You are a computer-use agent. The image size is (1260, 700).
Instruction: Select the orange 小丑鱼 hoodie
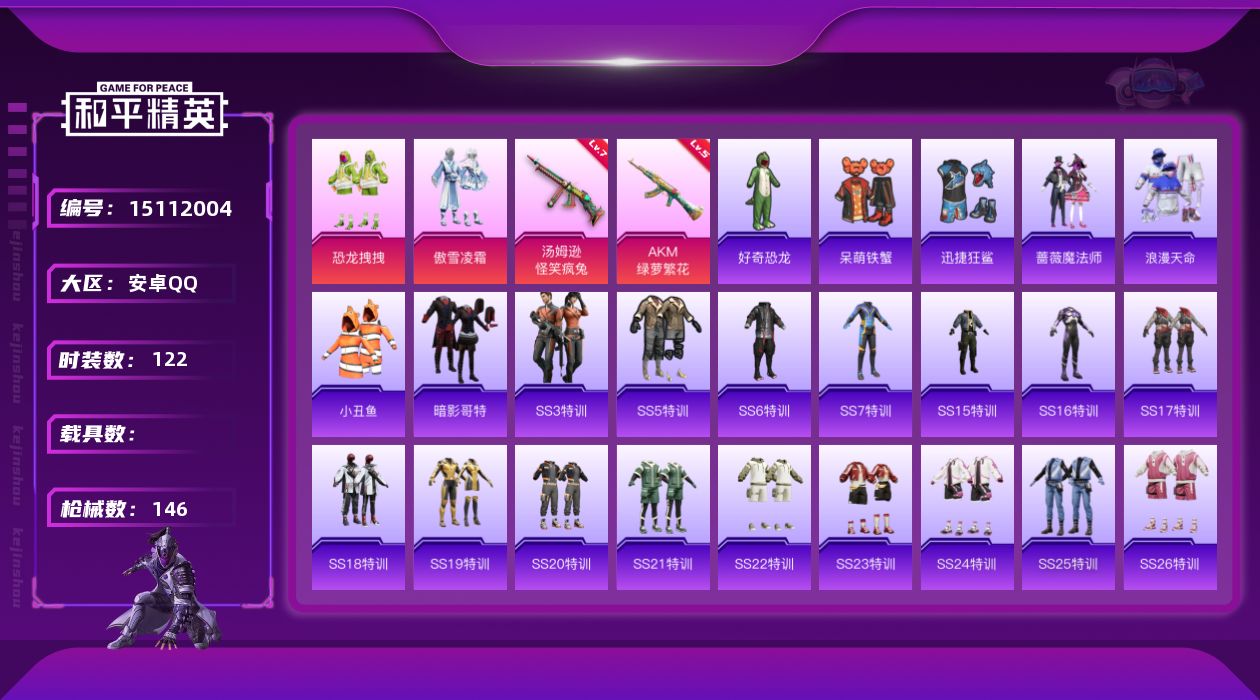point(358,364)
